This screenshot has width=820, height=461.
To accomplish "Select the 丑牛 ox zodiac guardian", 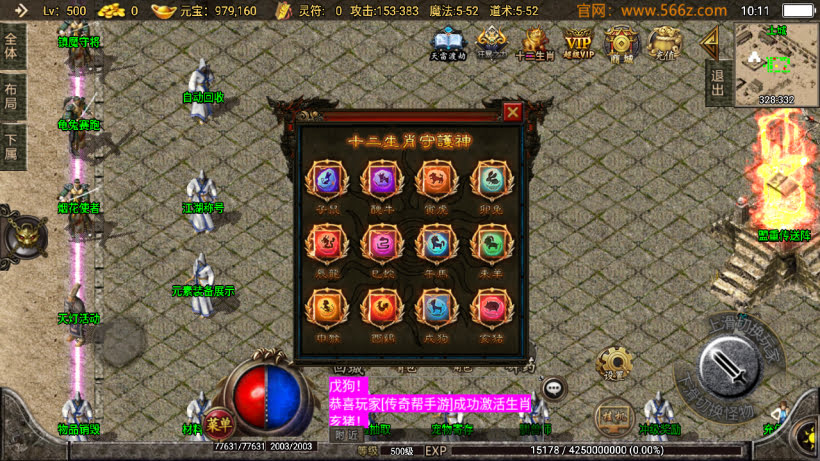I will point(381,181).
